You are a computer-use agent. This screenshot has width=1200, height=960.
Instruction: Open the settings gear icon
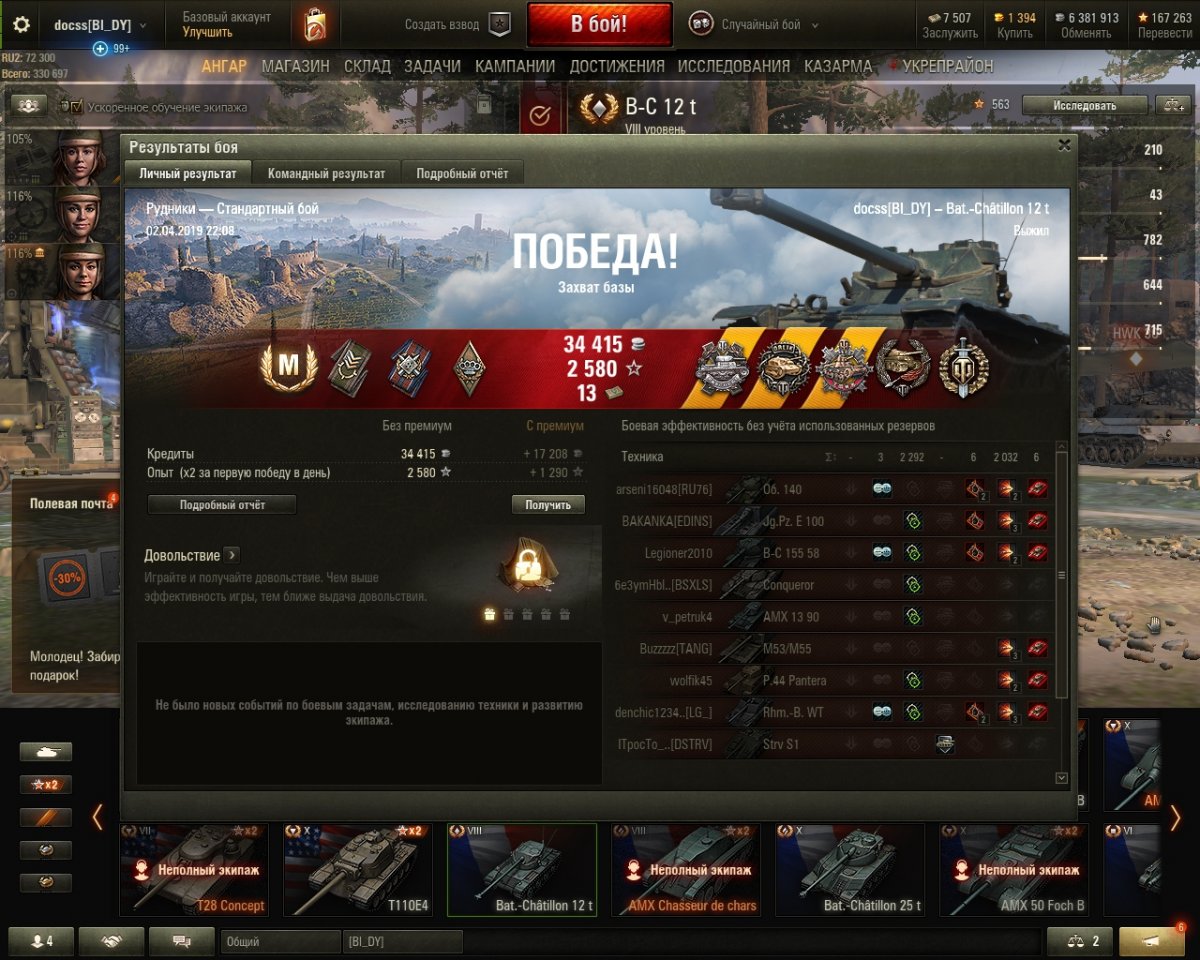point(21,25)
